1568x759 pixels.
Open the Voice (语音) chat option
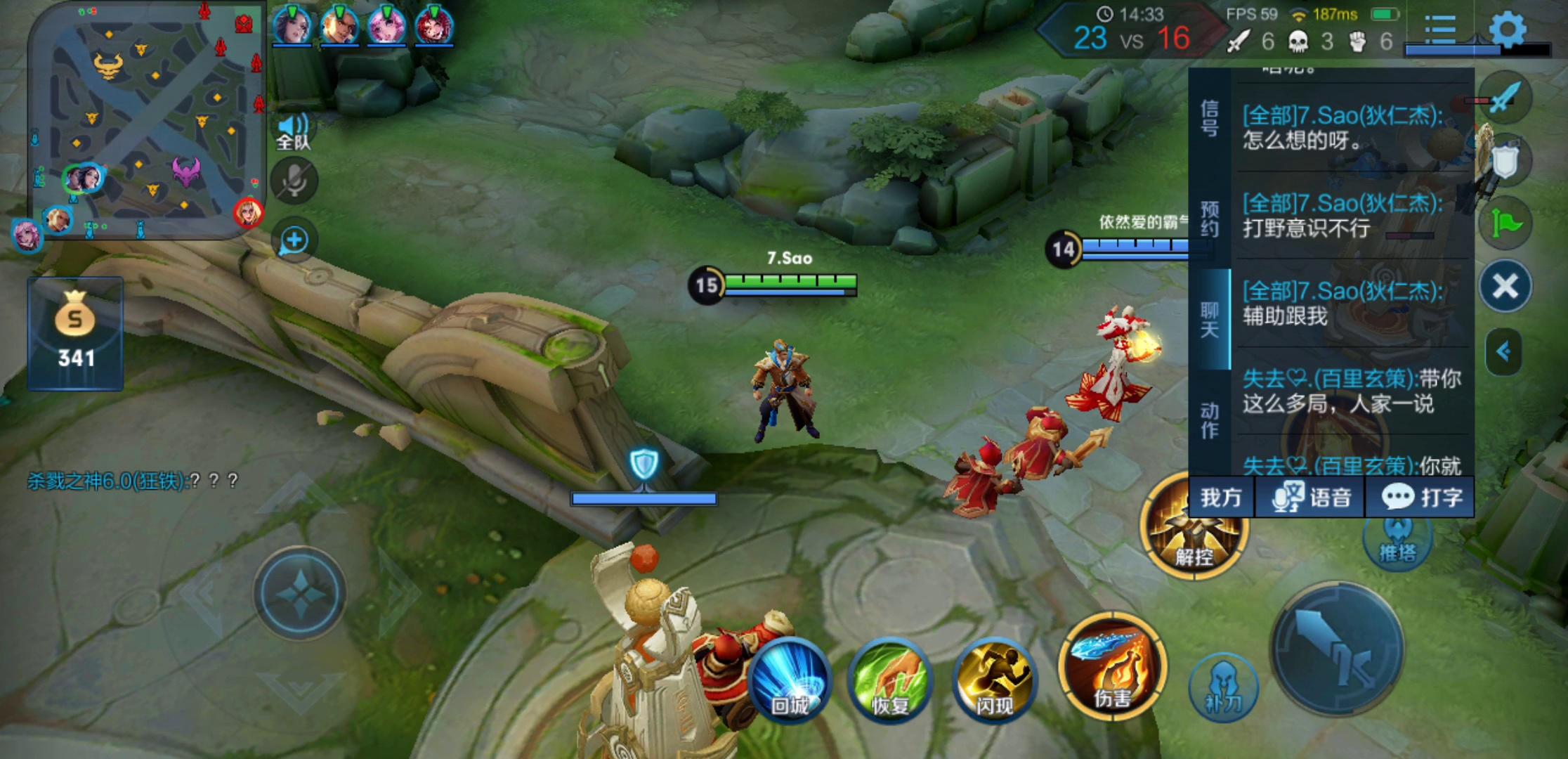click(x=1311, y=498)
